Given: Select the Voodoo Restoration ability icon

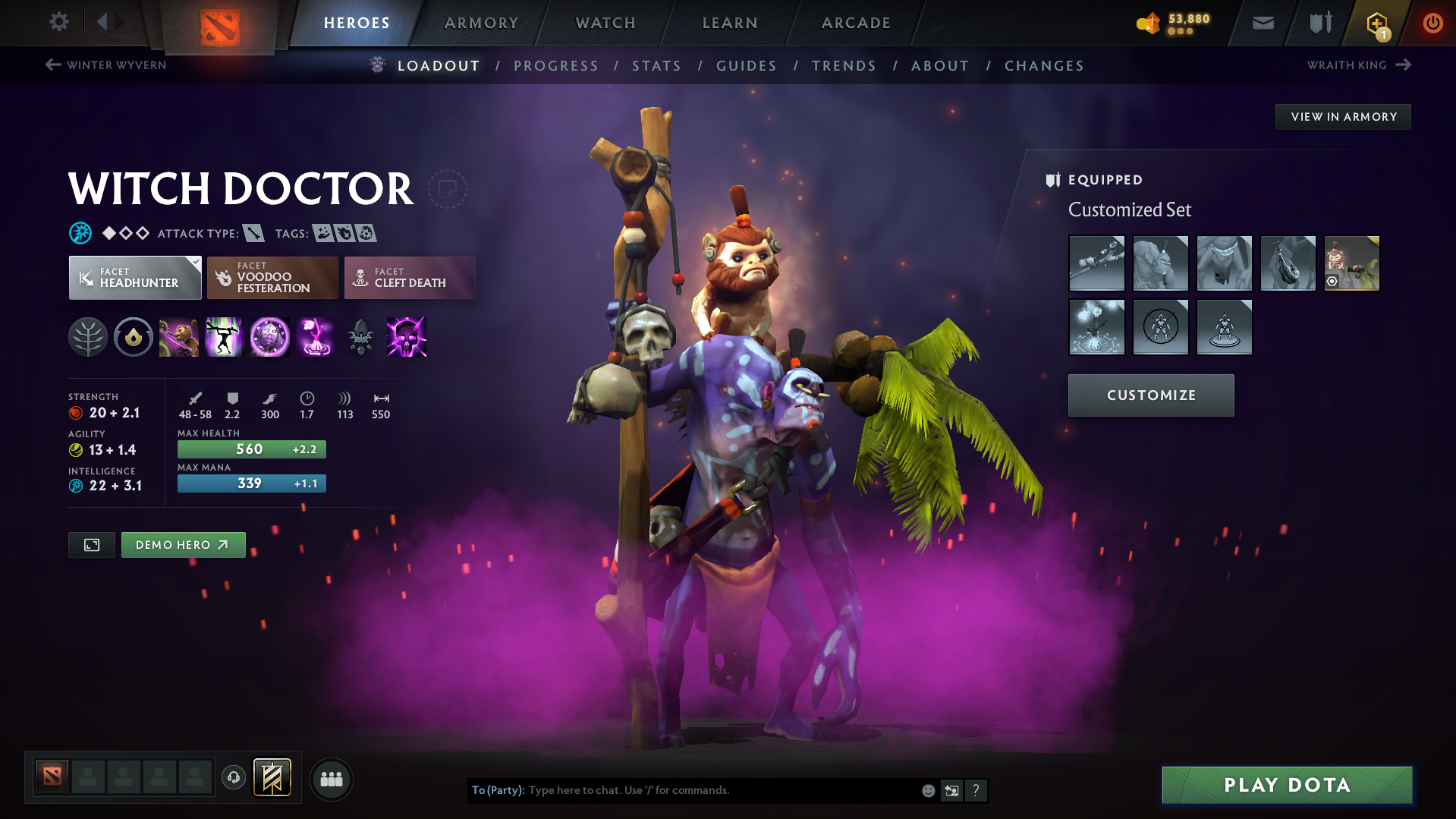Looking at the screenshot, I should (225, 338).
